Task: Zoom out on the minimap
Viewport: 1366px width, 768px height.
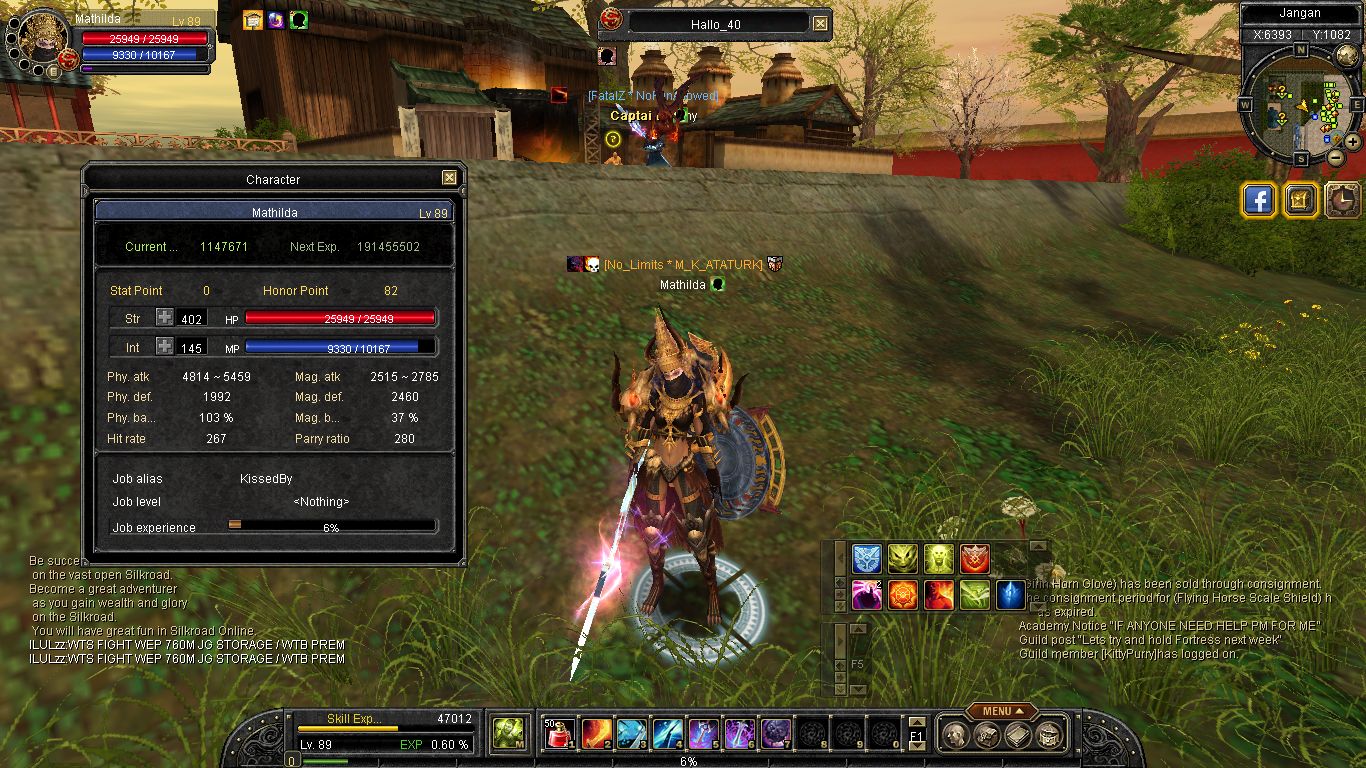Action: pos(1336,157)
